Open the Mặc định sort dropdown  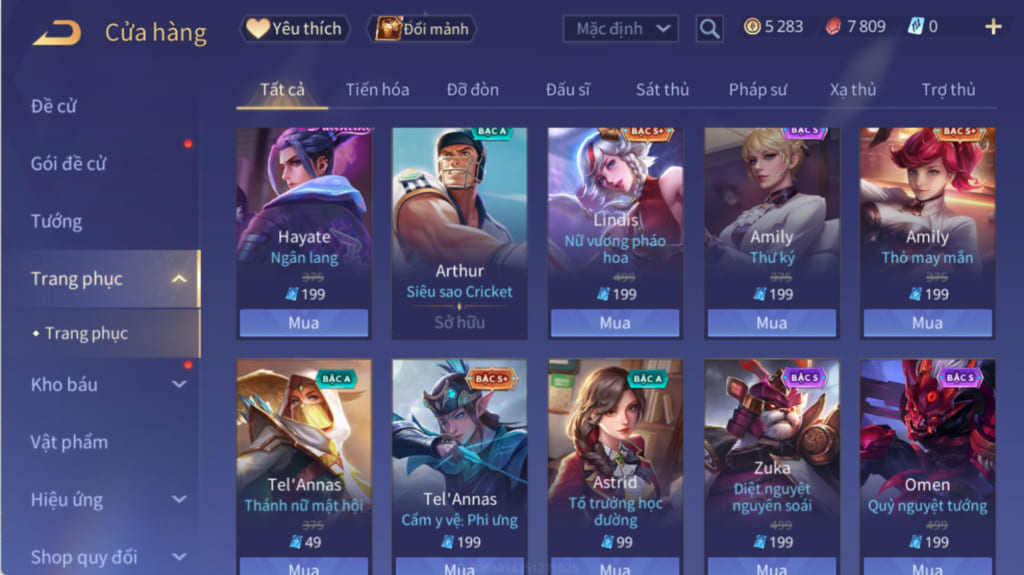coord(621,28)
